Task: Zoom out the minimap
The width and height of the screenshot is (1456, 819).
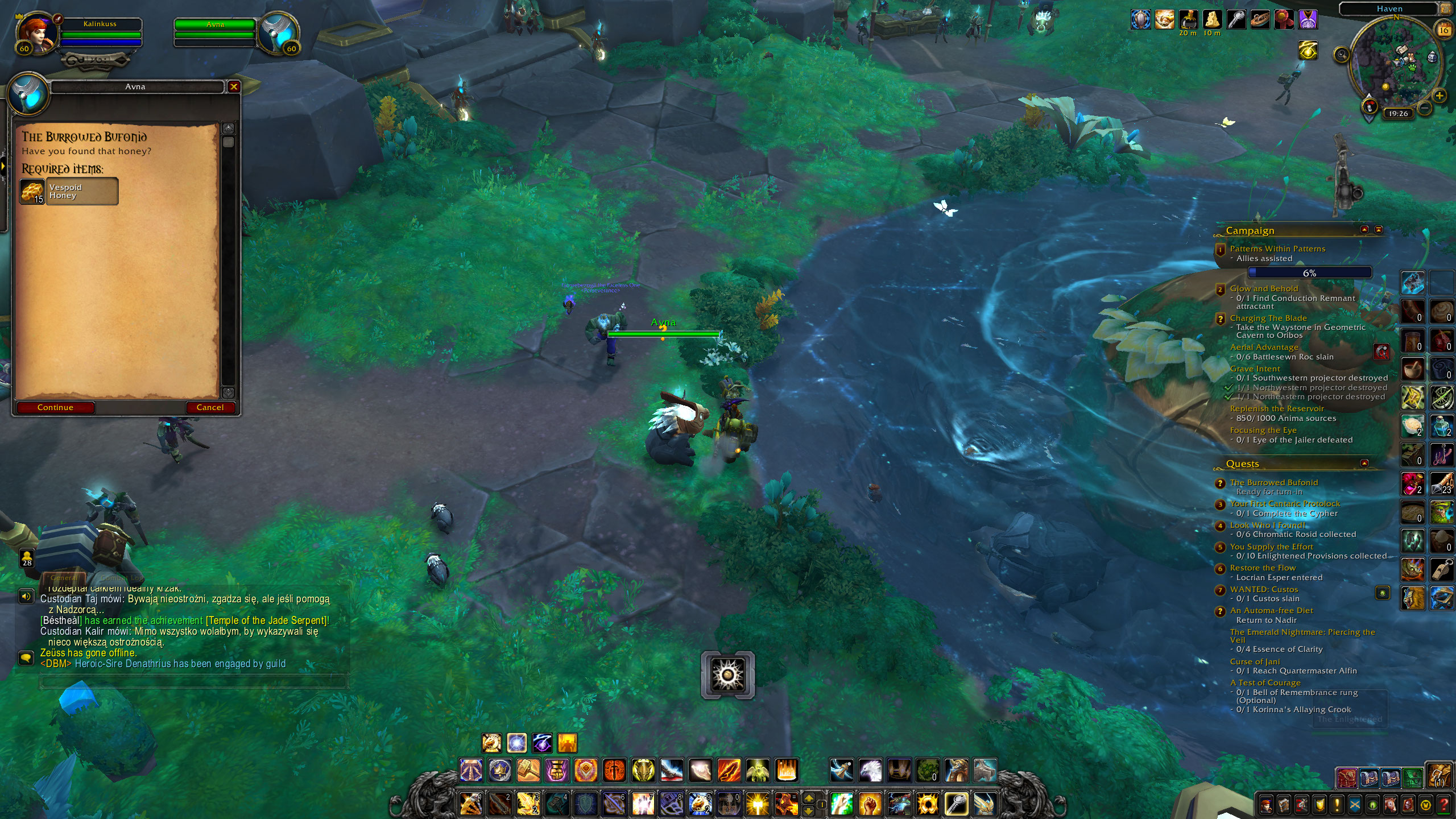Action: 1425,107
